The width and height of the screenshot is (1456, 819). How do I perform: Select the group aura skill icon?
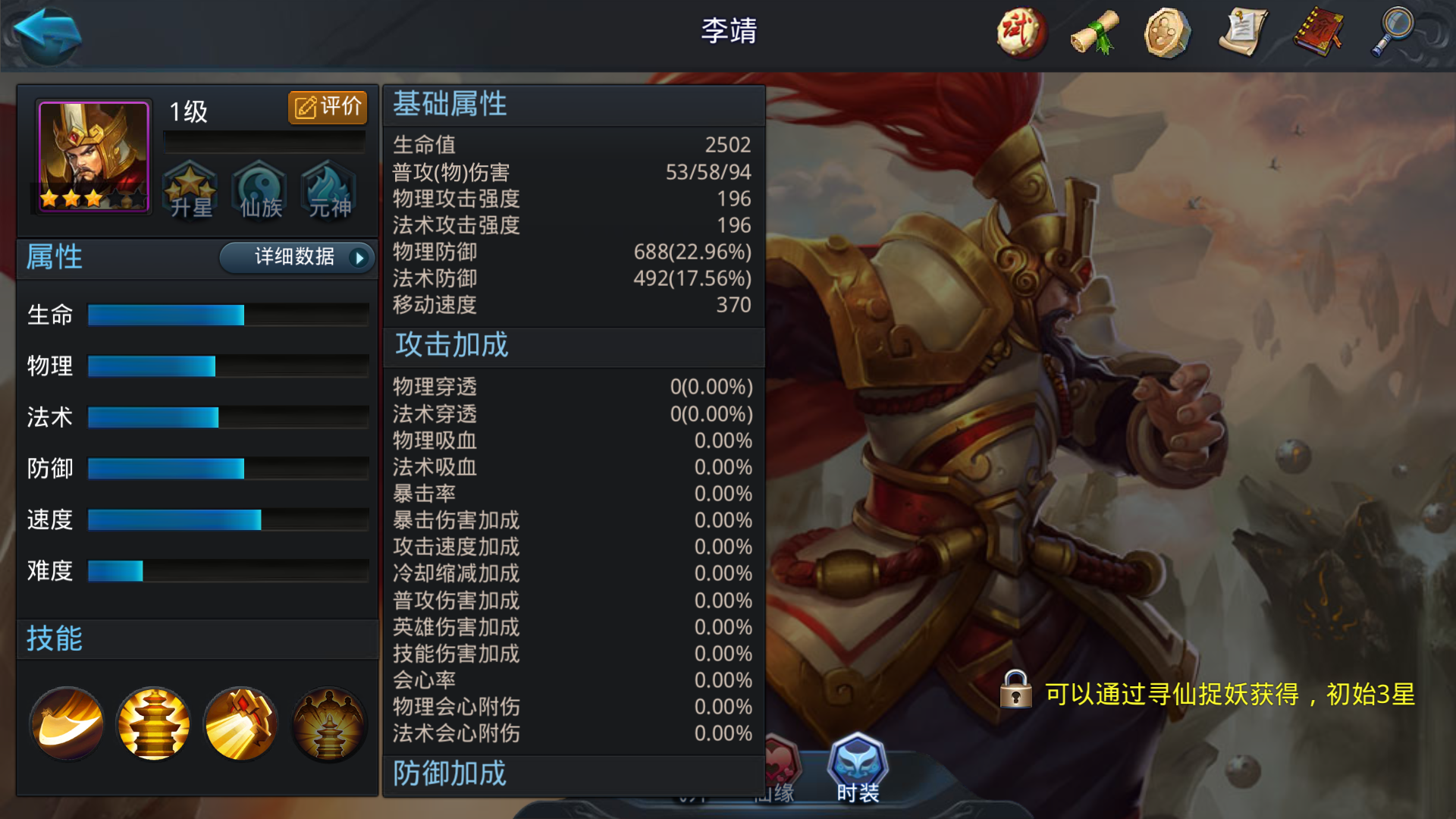pos(329,723)
